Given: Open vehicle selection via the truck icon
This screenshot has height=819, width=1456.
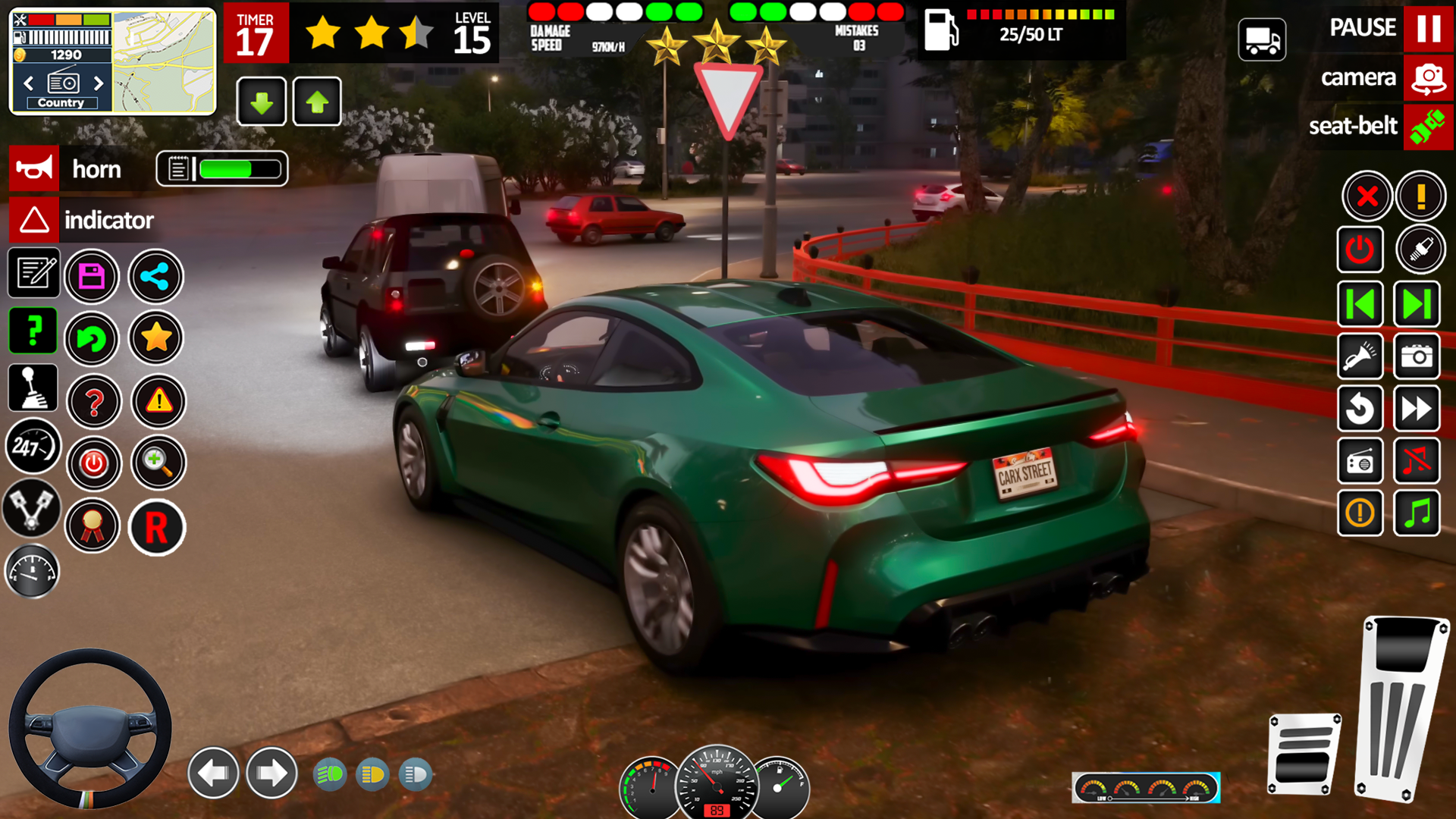Looking at the screenshot, I should tap(1261, 39).
